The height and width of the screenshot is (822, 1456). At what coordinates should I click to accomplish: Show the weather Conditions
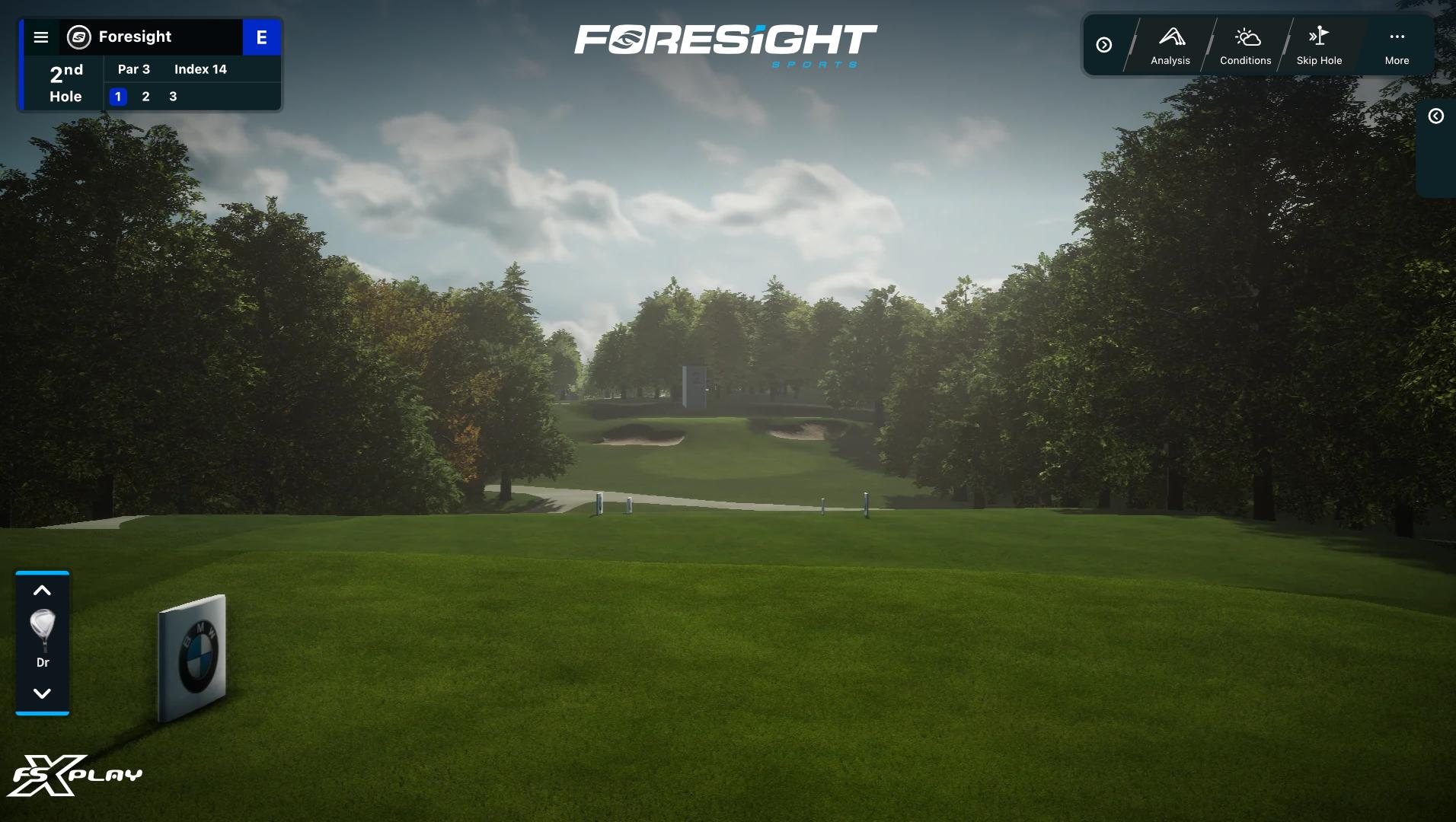(1245, 46)
